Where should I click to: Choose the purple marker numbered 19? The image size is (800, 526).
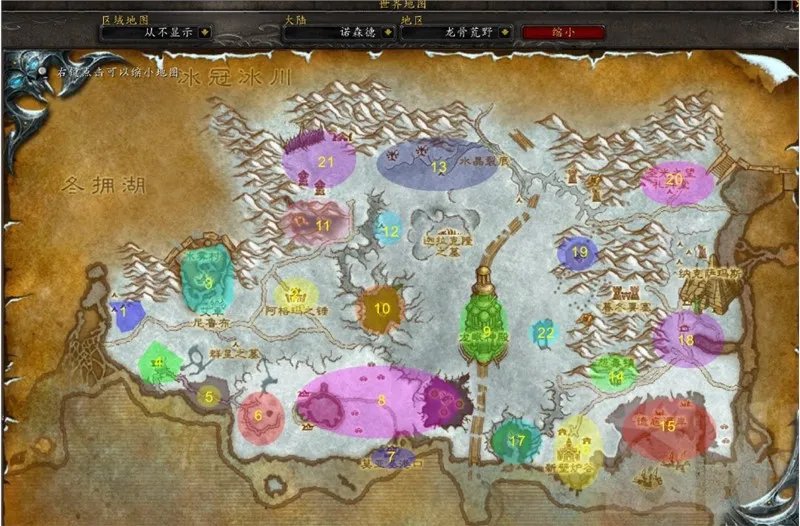coord(578,253)
